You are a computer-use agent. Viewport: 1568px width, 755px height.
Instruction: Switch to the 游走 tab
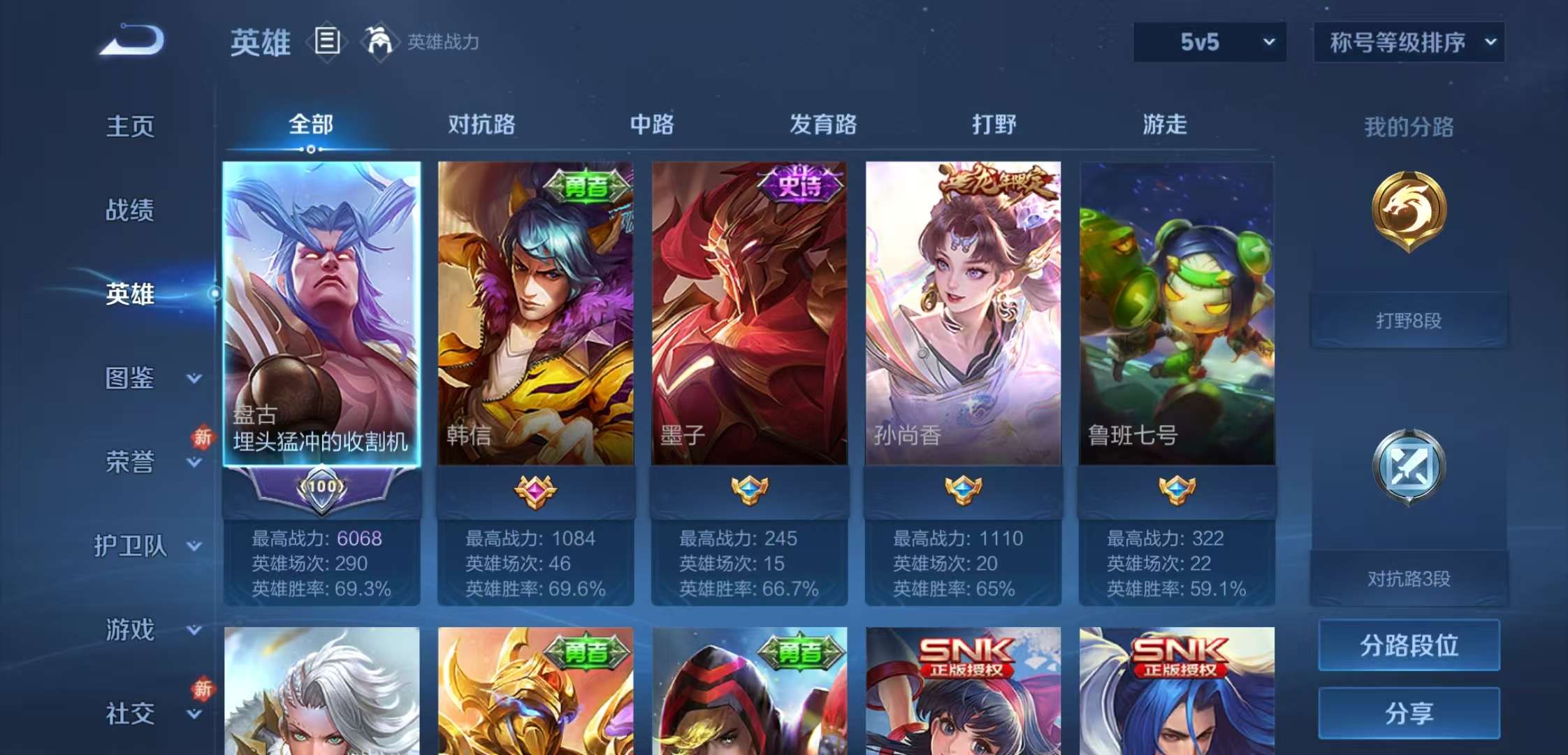click(1163, 125)
